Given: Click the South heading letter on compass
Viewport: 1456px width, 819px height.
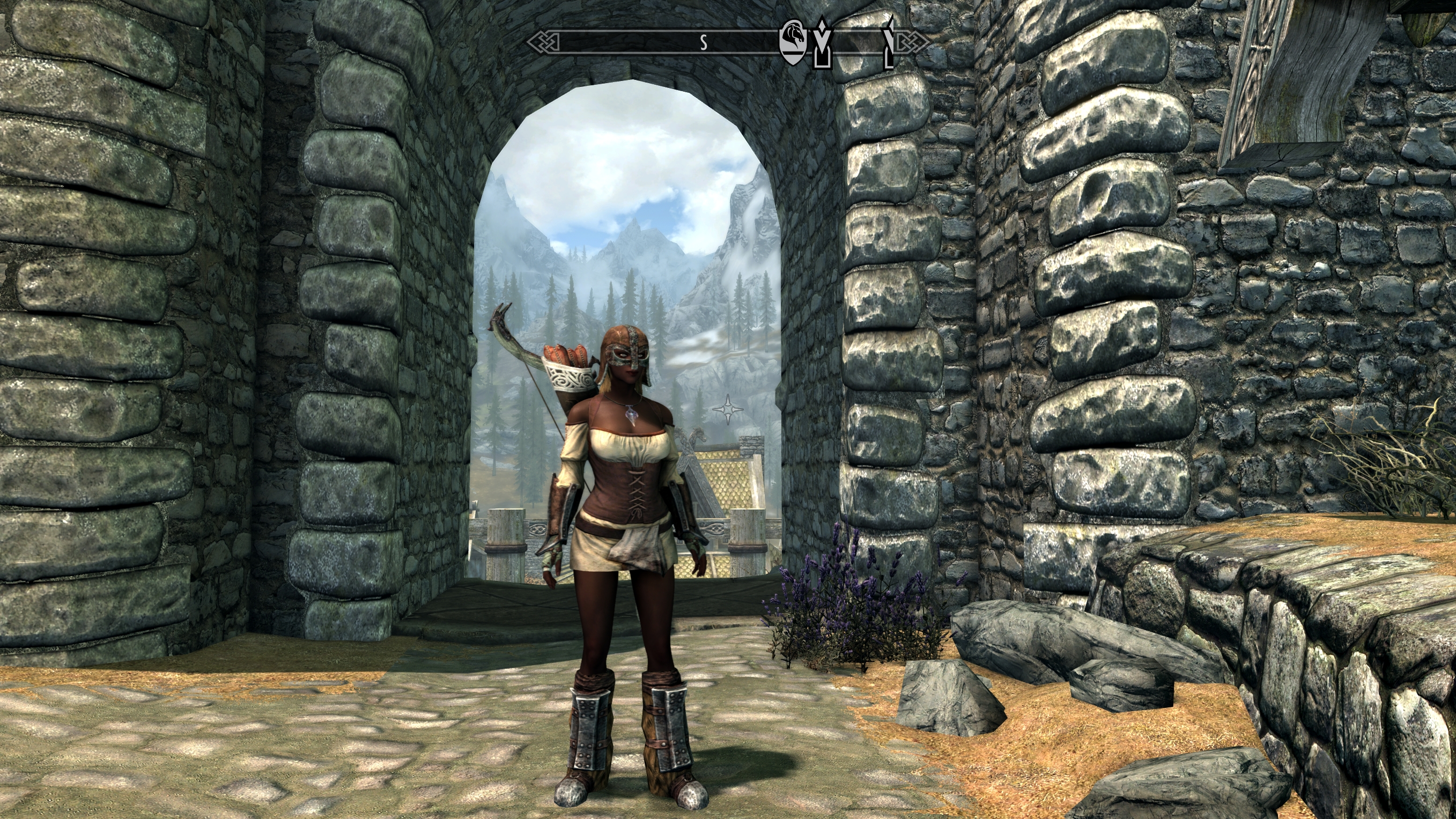Looking at the screenshot, I should coord(704,42).
